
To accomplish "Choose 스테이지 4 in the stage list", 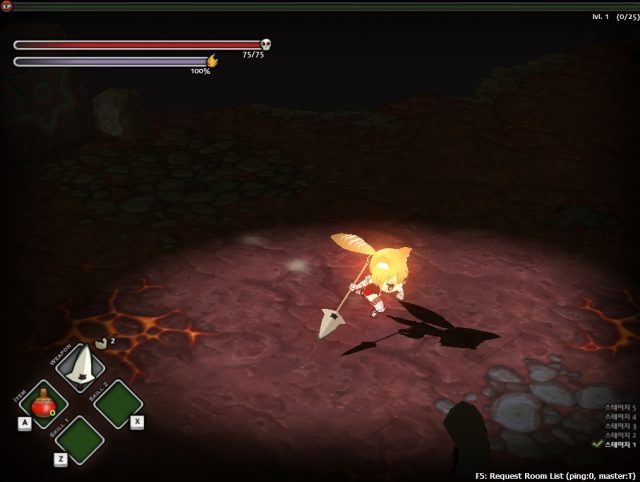I will [x=618, y=417].
